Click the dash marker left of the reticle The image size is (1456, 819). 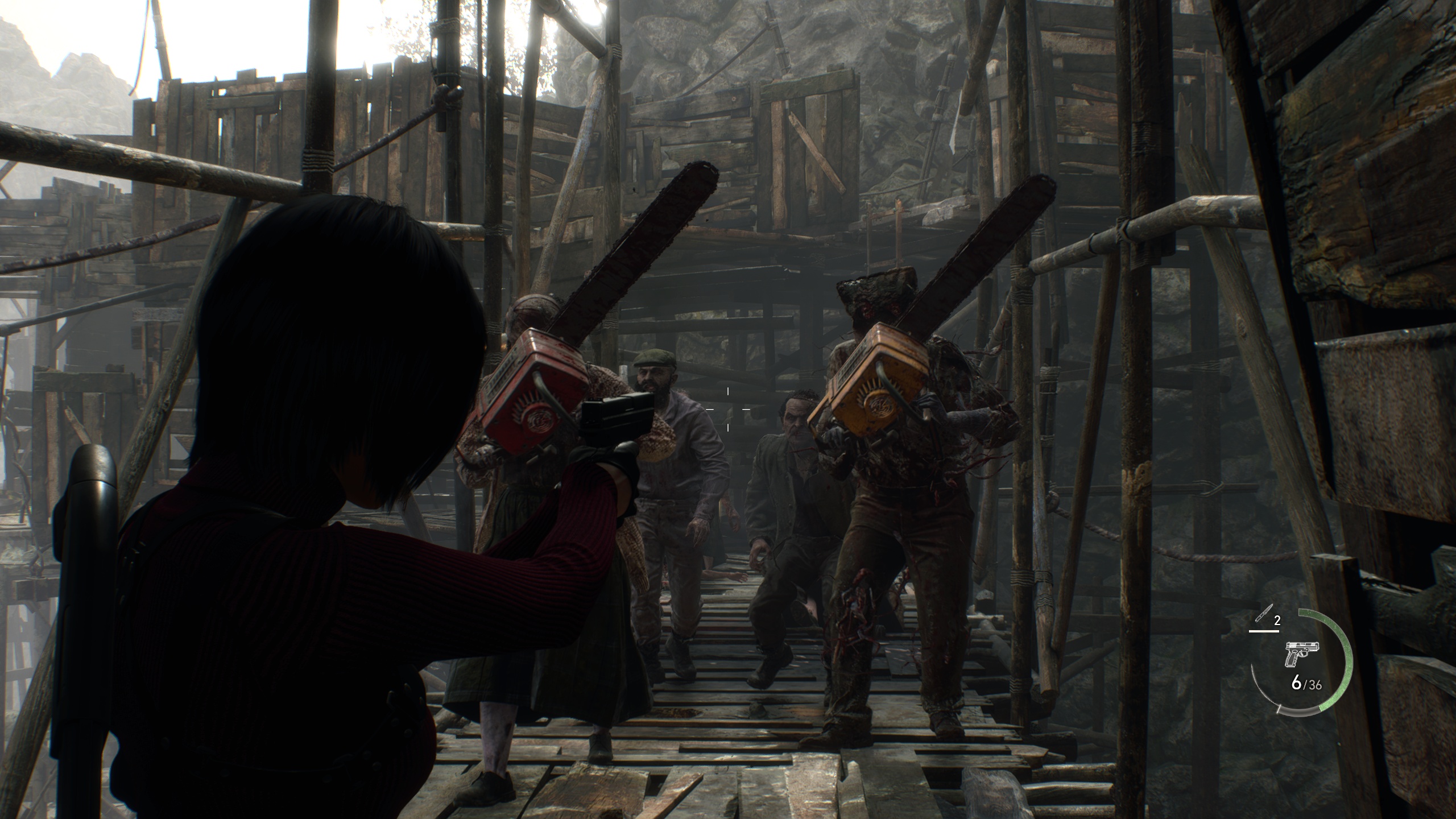[x=710, y=409]
